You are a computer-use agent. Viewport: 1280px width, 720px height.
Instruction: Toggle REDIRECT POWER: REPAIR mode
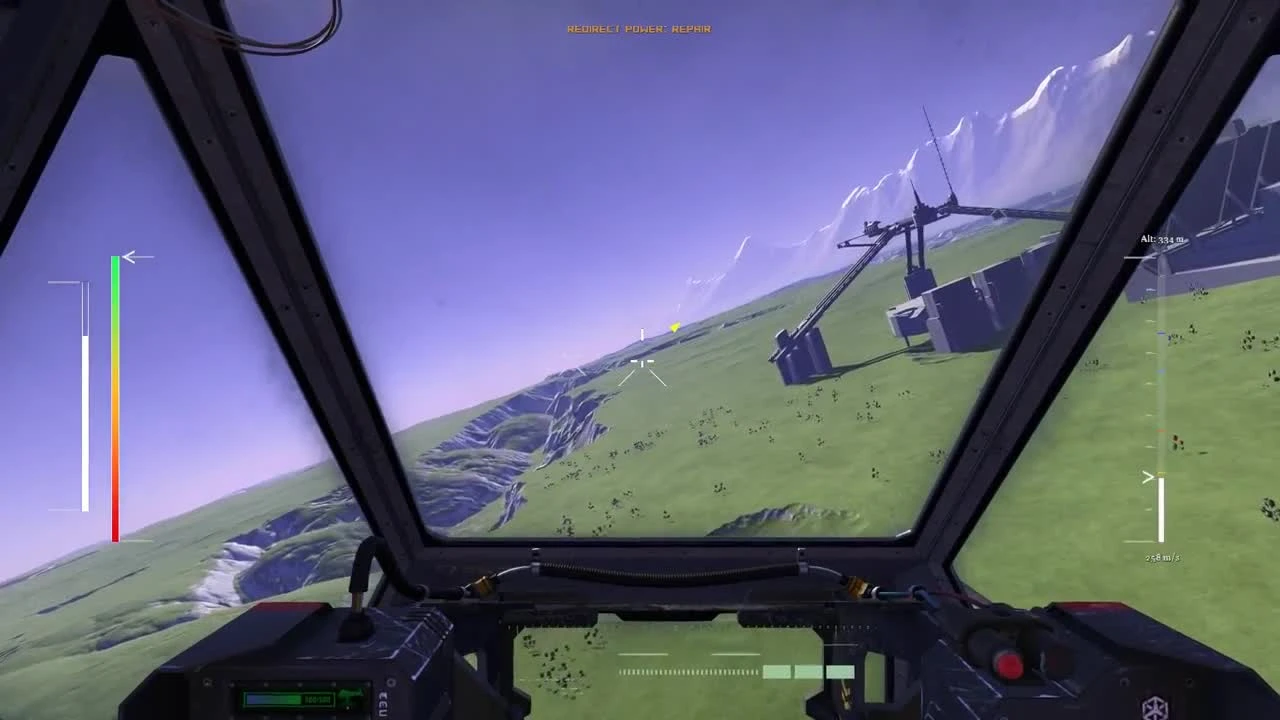click(x=638, y=29)
